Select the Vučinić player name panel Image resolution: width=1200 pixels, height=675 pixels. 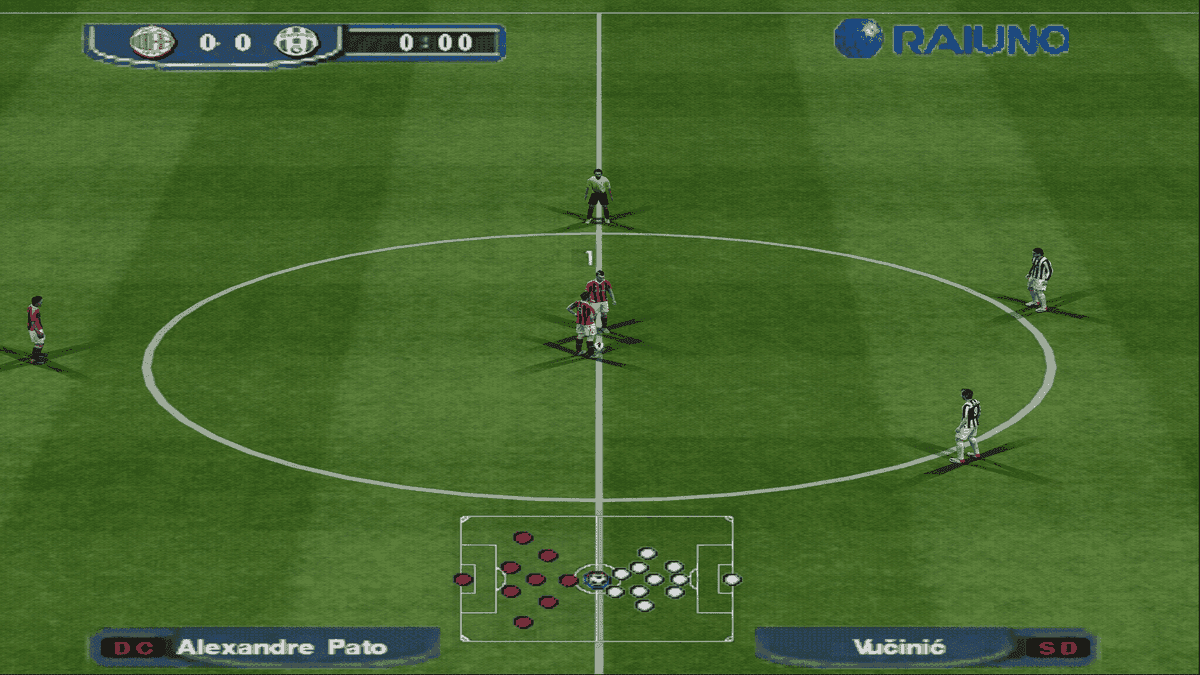(924, 647)
